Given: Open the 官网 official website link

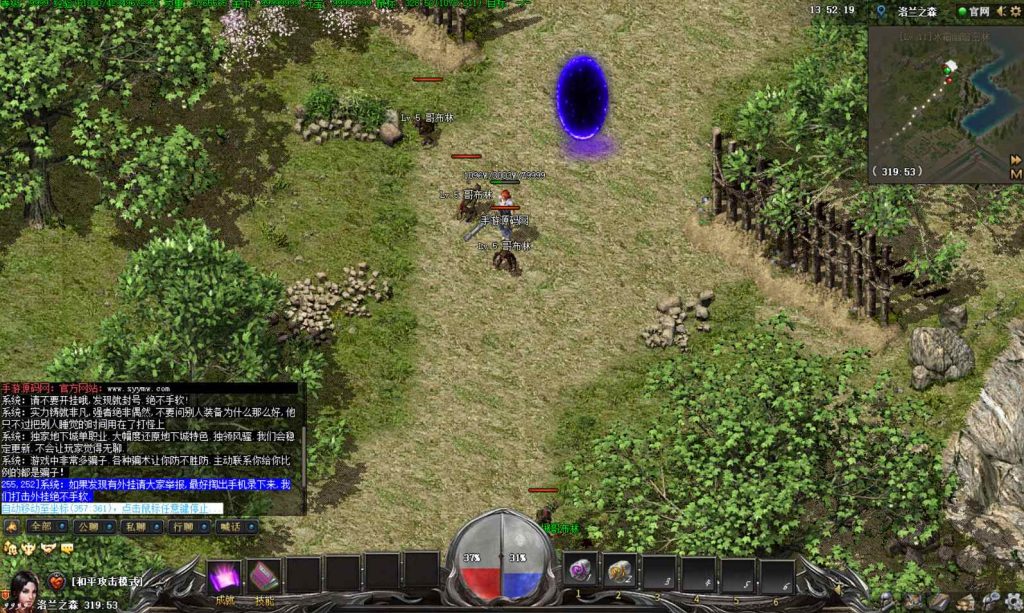Looking at the screenshot, I should pyautogui.click(x=971, y=11).
